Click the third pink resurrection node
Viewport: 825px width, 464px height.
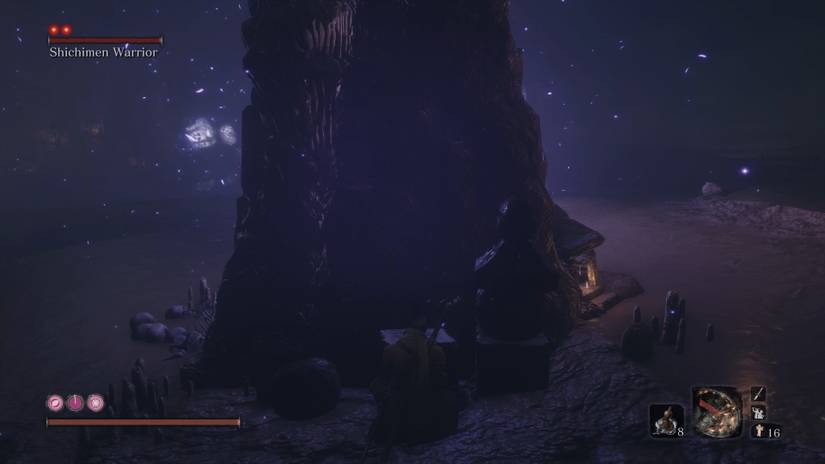click(96, 403)
